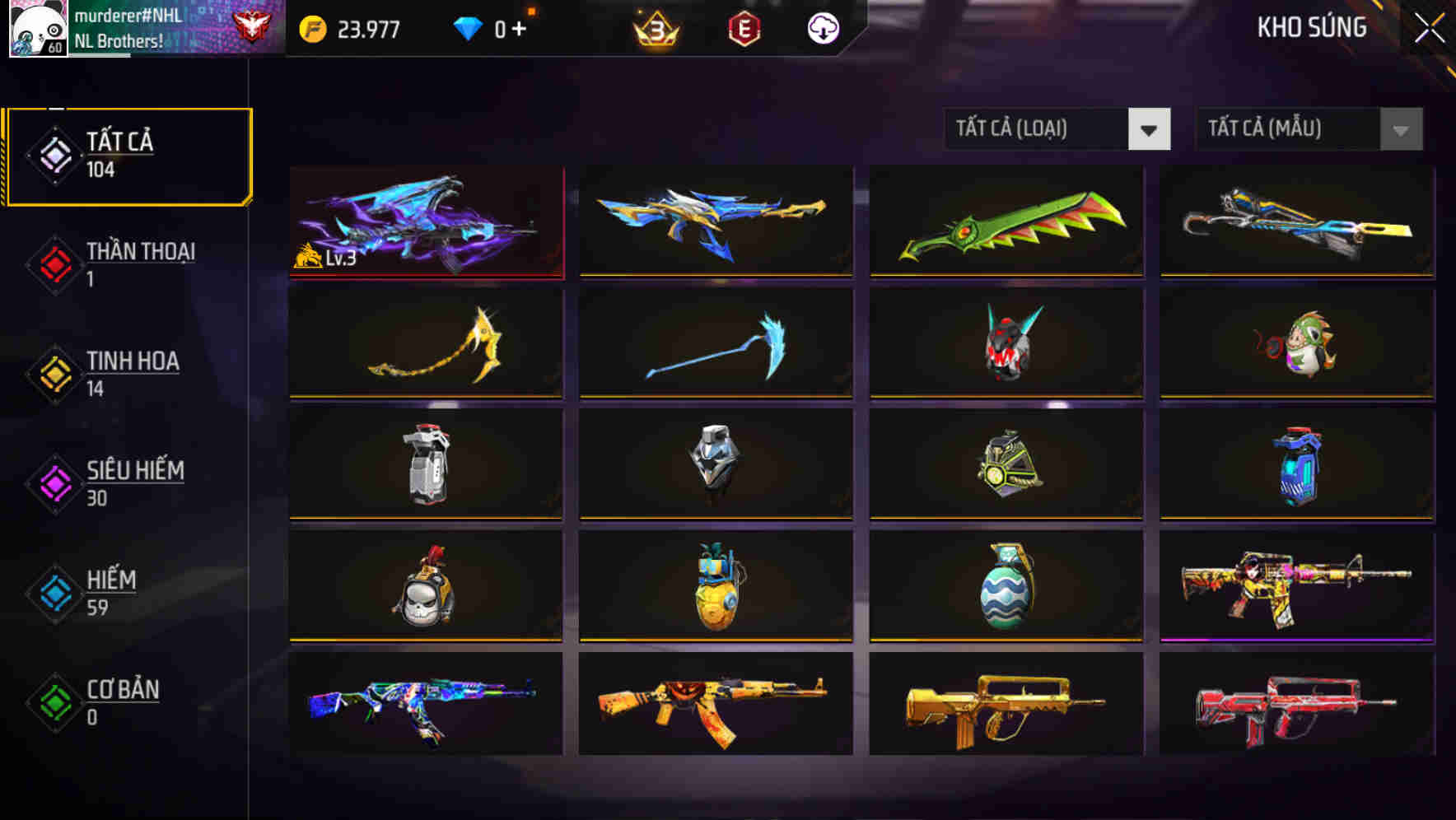Select the green shark blade weapon
Image resolution: width=1456 pixels, height=820 pixels.
click(1006, 223)
